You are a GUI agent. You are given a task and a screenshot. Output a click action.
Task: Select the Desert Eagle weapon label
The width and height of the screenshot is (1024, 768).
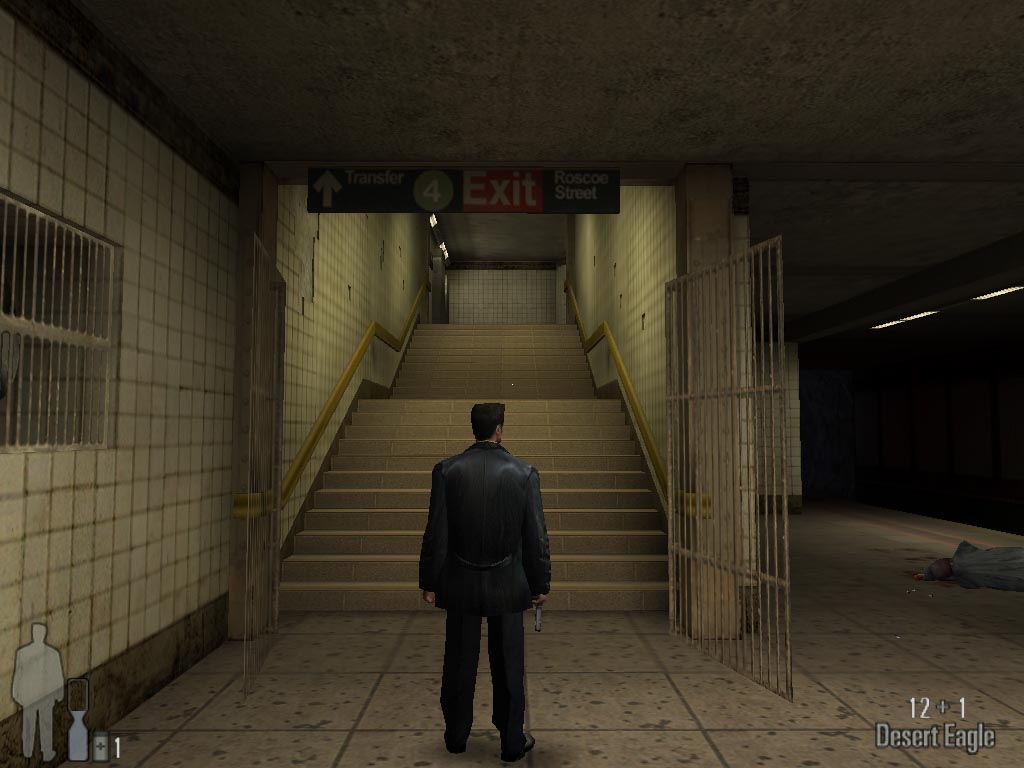click(x=934, y=738)
